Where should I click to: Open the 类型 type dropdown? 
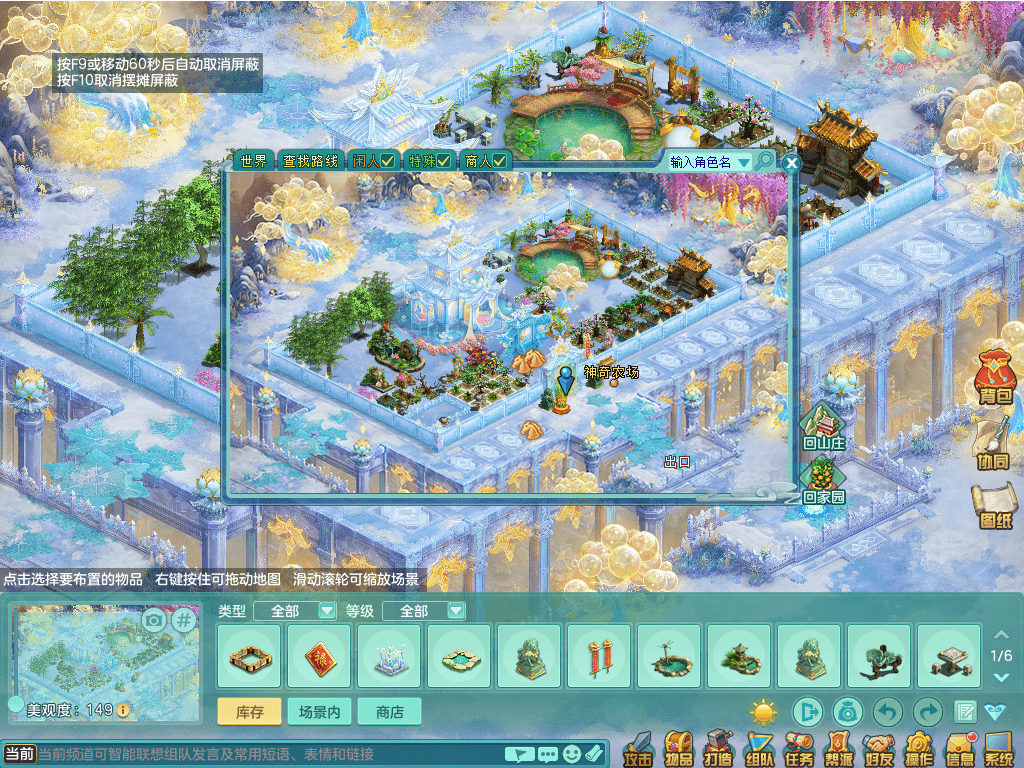[x=294, y=611]
